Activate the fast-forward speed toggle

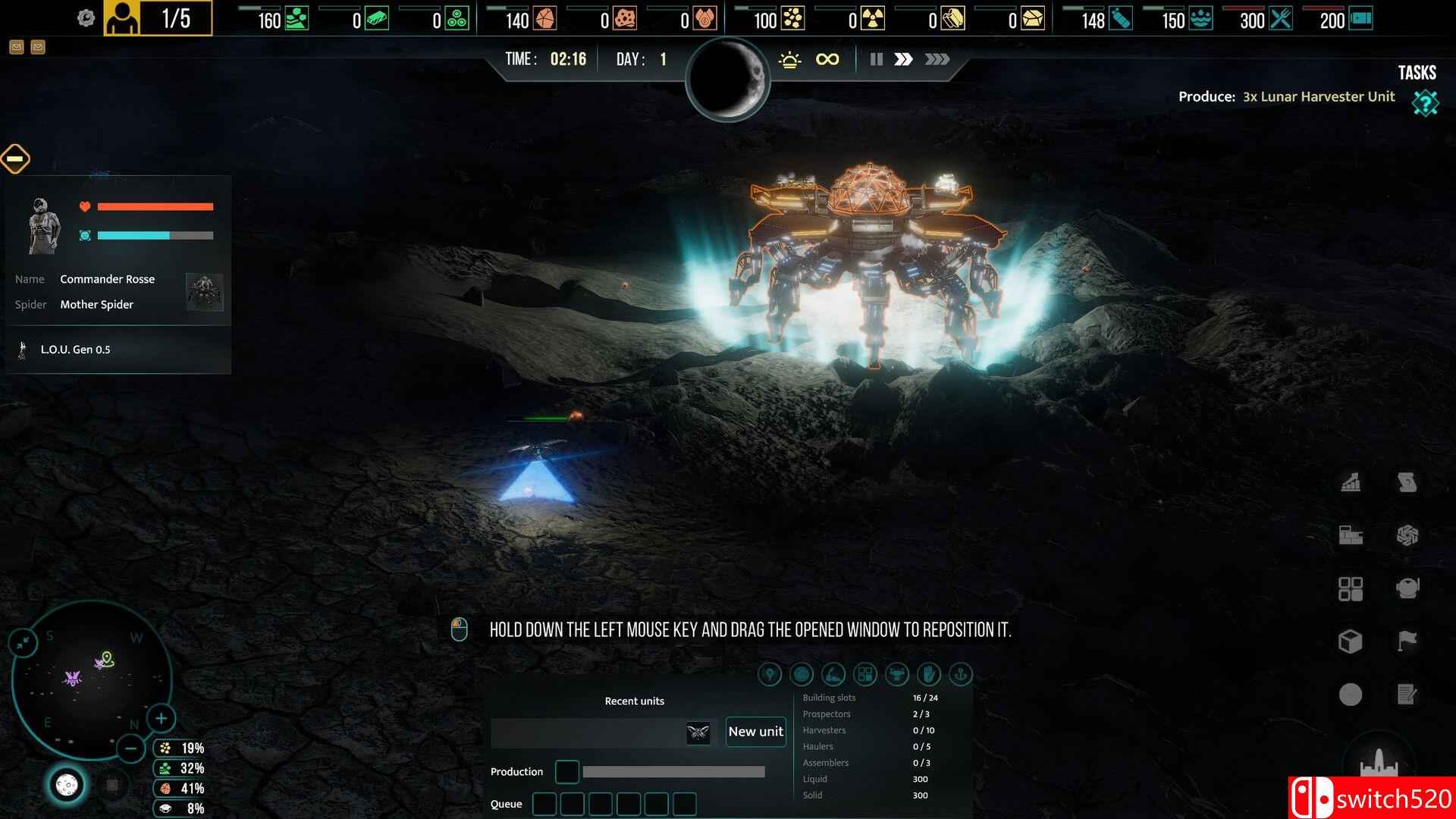coord(904,58)
